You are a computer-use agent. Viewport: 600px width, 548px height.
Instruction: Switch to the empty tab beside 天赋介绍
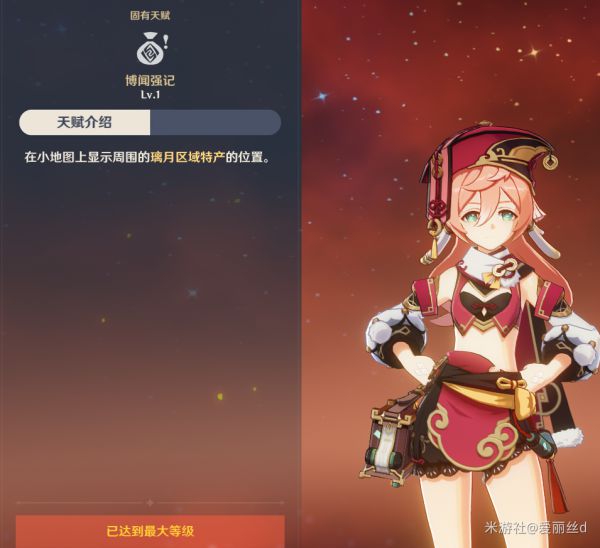click(x=215, y=122)
